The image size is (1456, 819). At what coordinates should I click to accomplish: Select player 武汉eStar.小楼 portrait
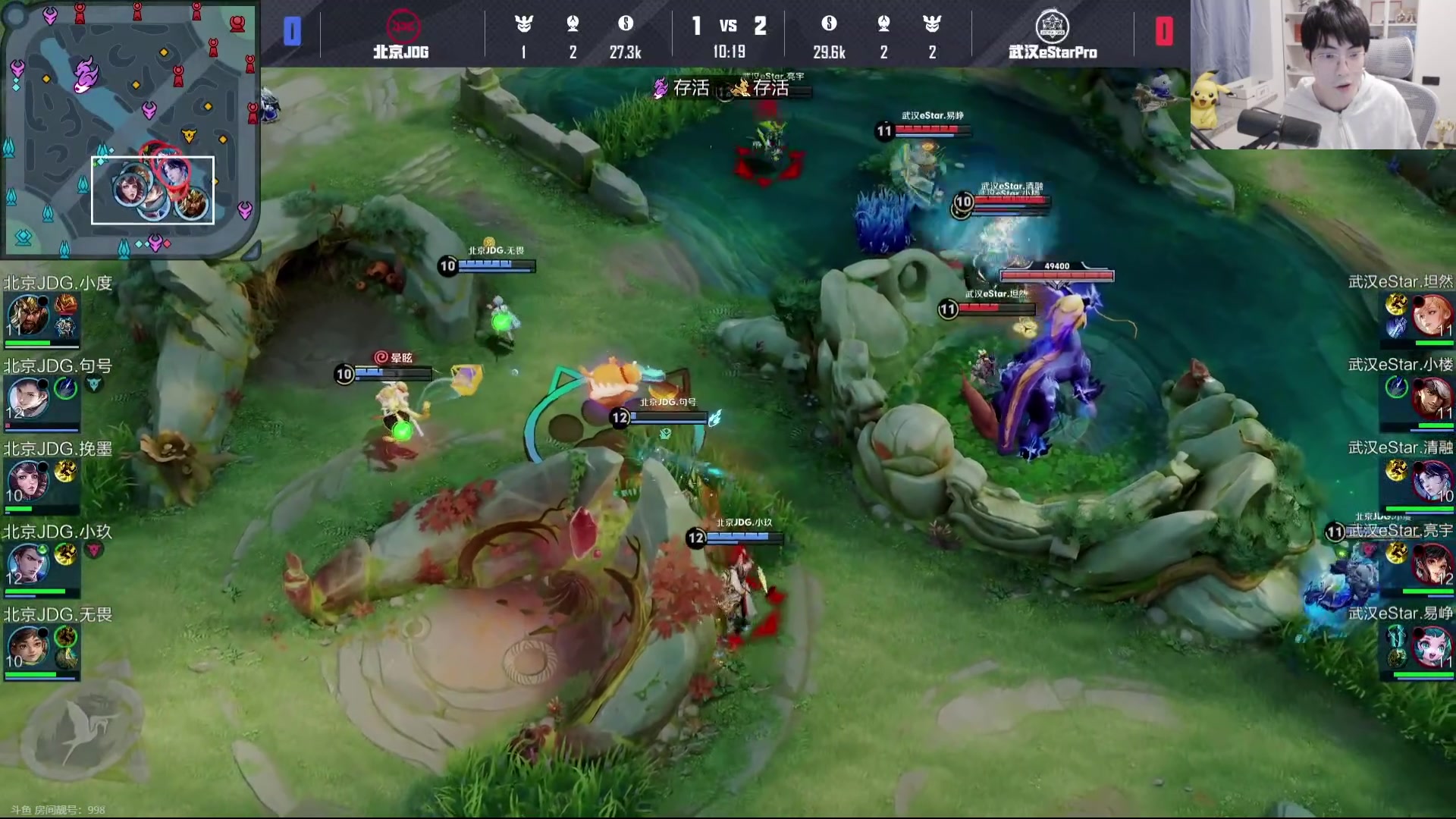pyautogui.click(x=1432, y=398)
